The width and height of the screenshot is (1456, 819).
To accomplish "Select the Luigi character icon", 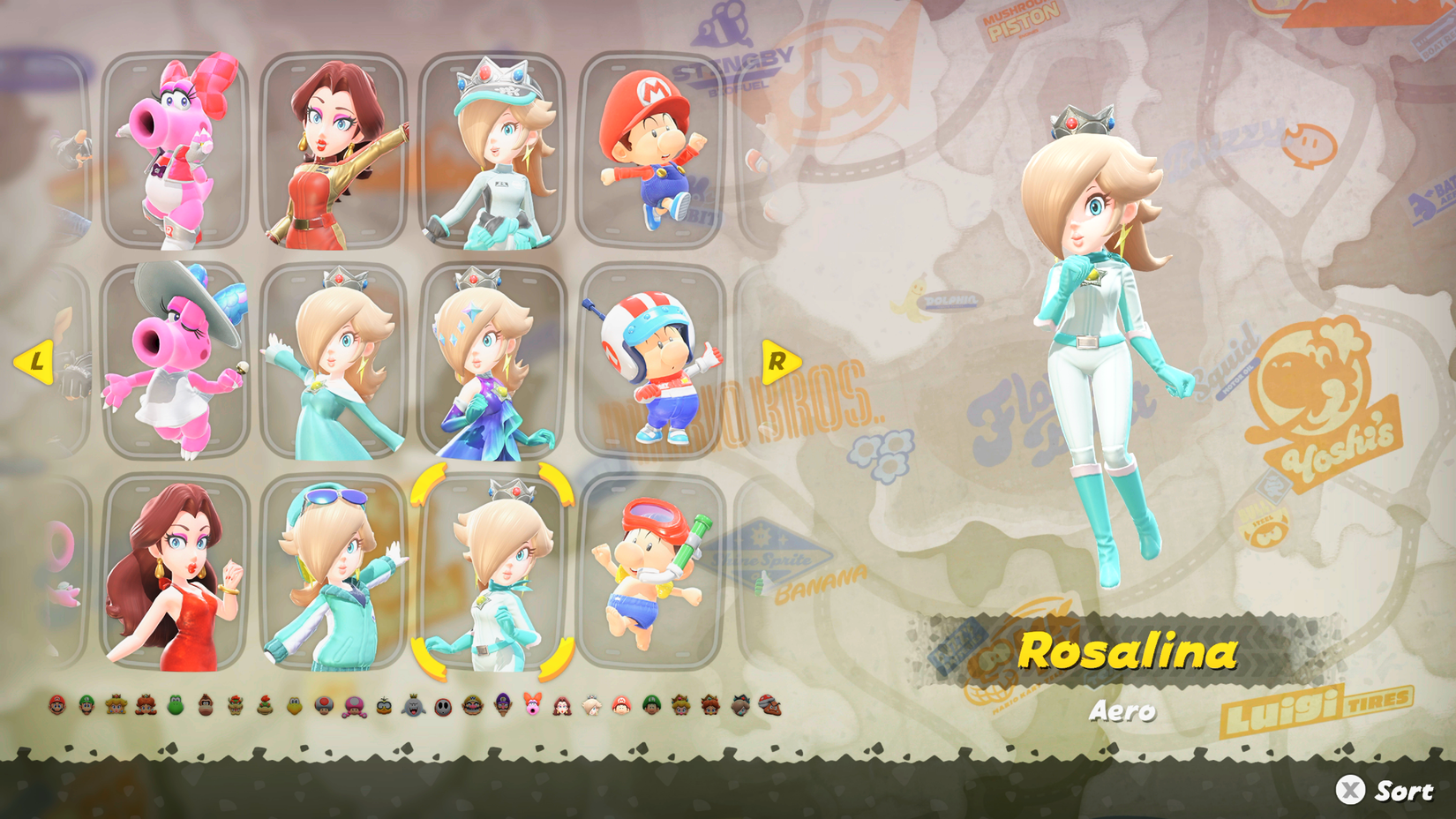I will pyautogui.click(x=86, y=706).
